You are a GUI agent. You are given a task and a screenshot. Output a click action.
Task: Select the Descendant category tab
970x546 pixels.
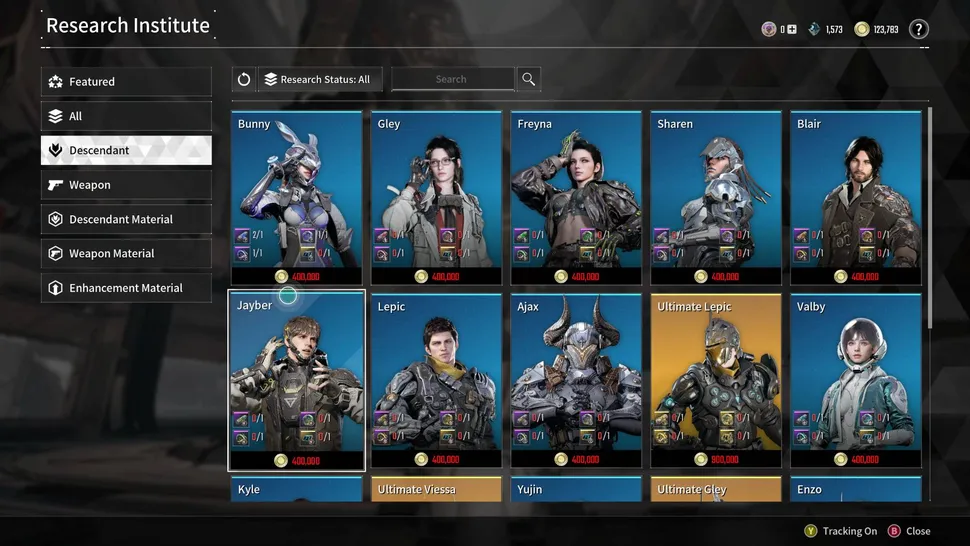126,150
